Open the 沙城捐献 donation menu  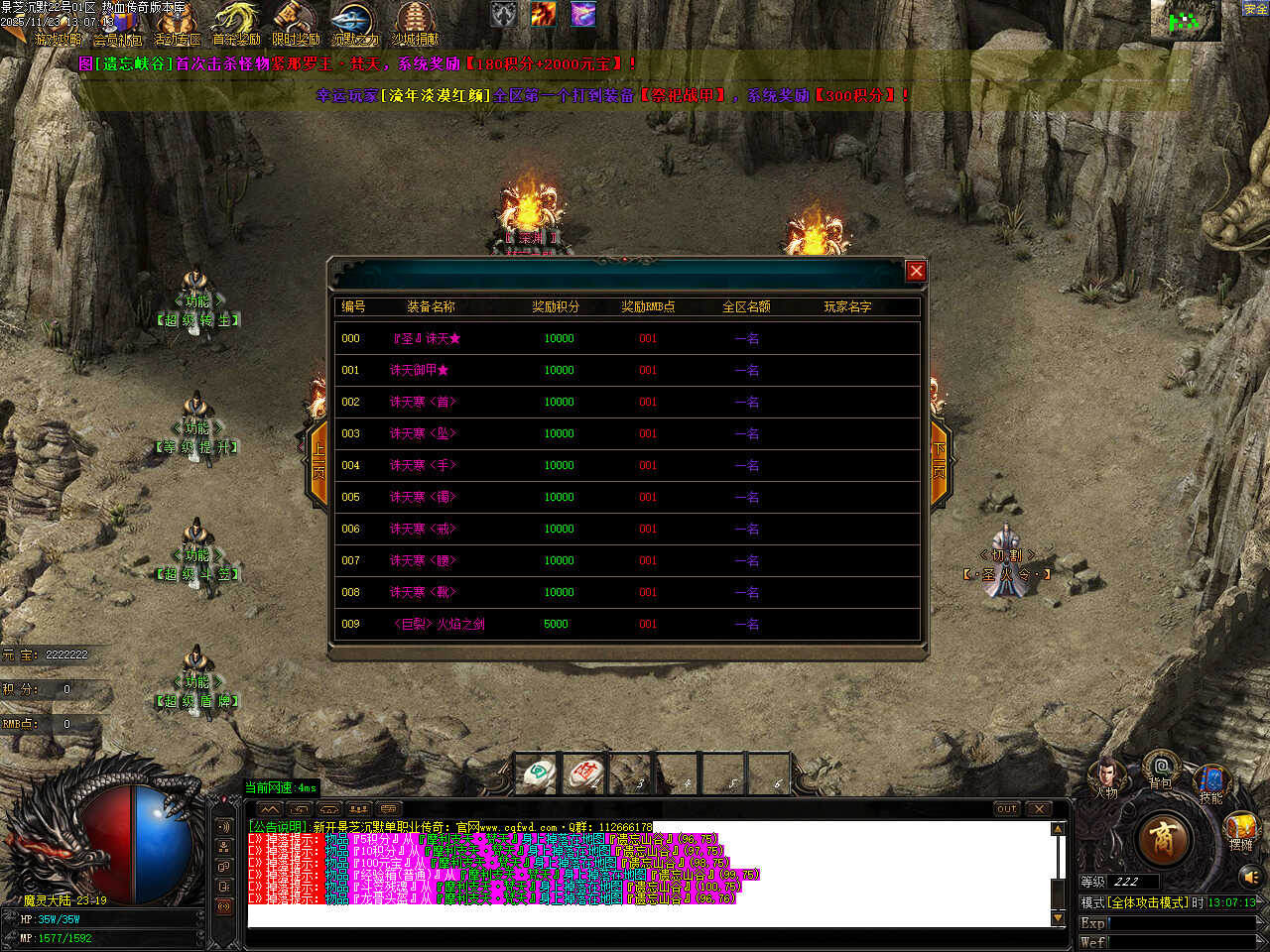(x=415, y=24)
